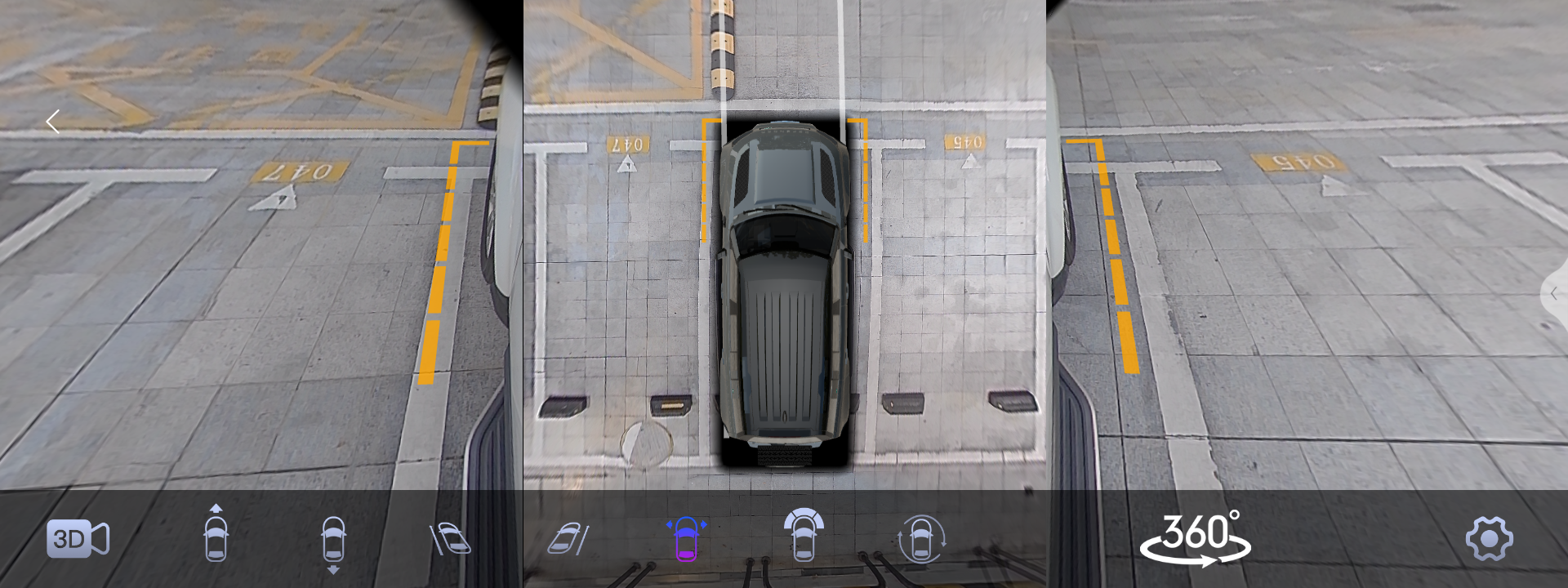Select the front camera view icon
The image size is (1568, 588).
(x=216, y=537)
